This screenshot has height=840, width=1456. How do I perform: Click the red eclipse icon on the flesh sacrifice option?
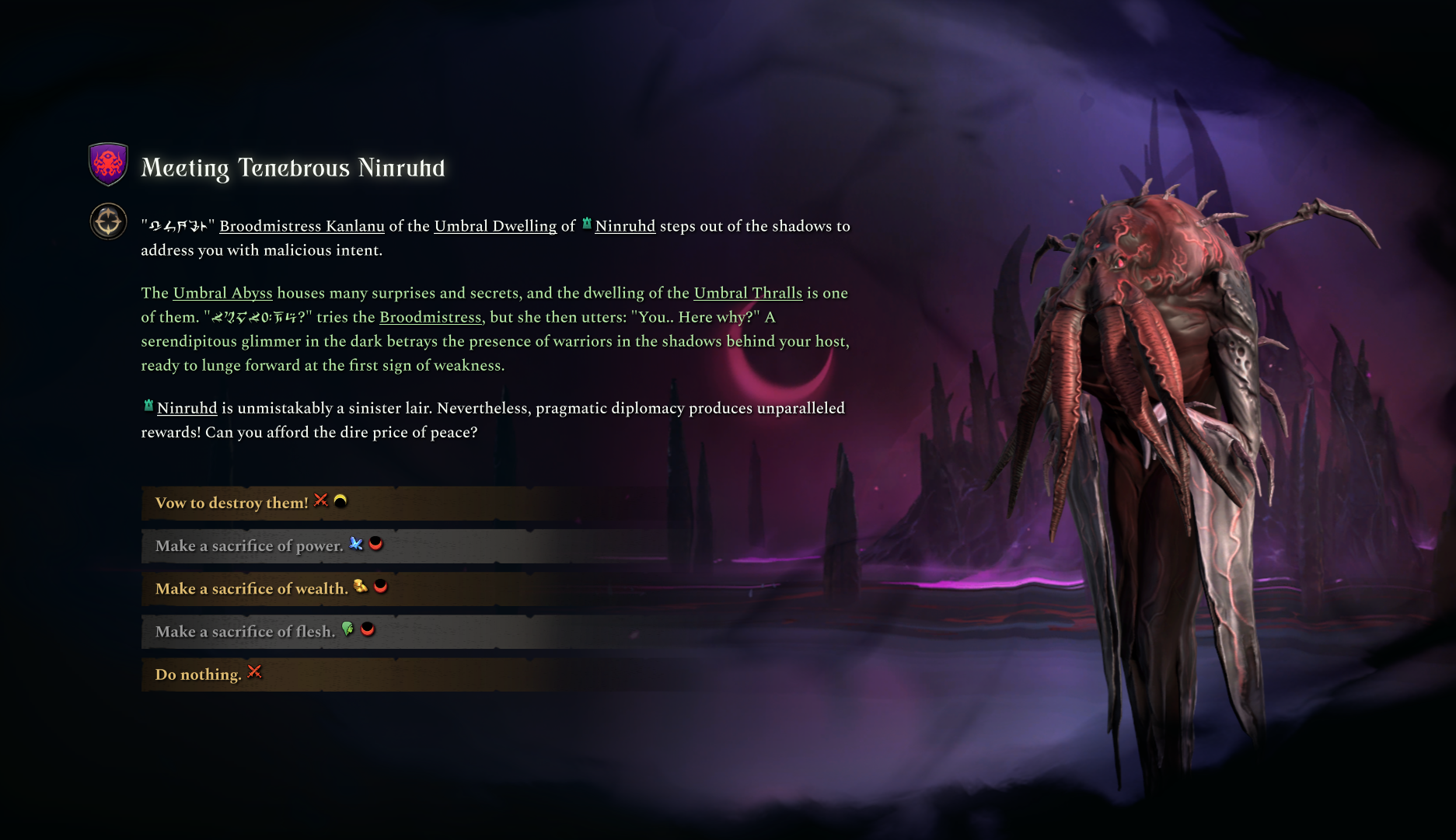pos(368,631)
